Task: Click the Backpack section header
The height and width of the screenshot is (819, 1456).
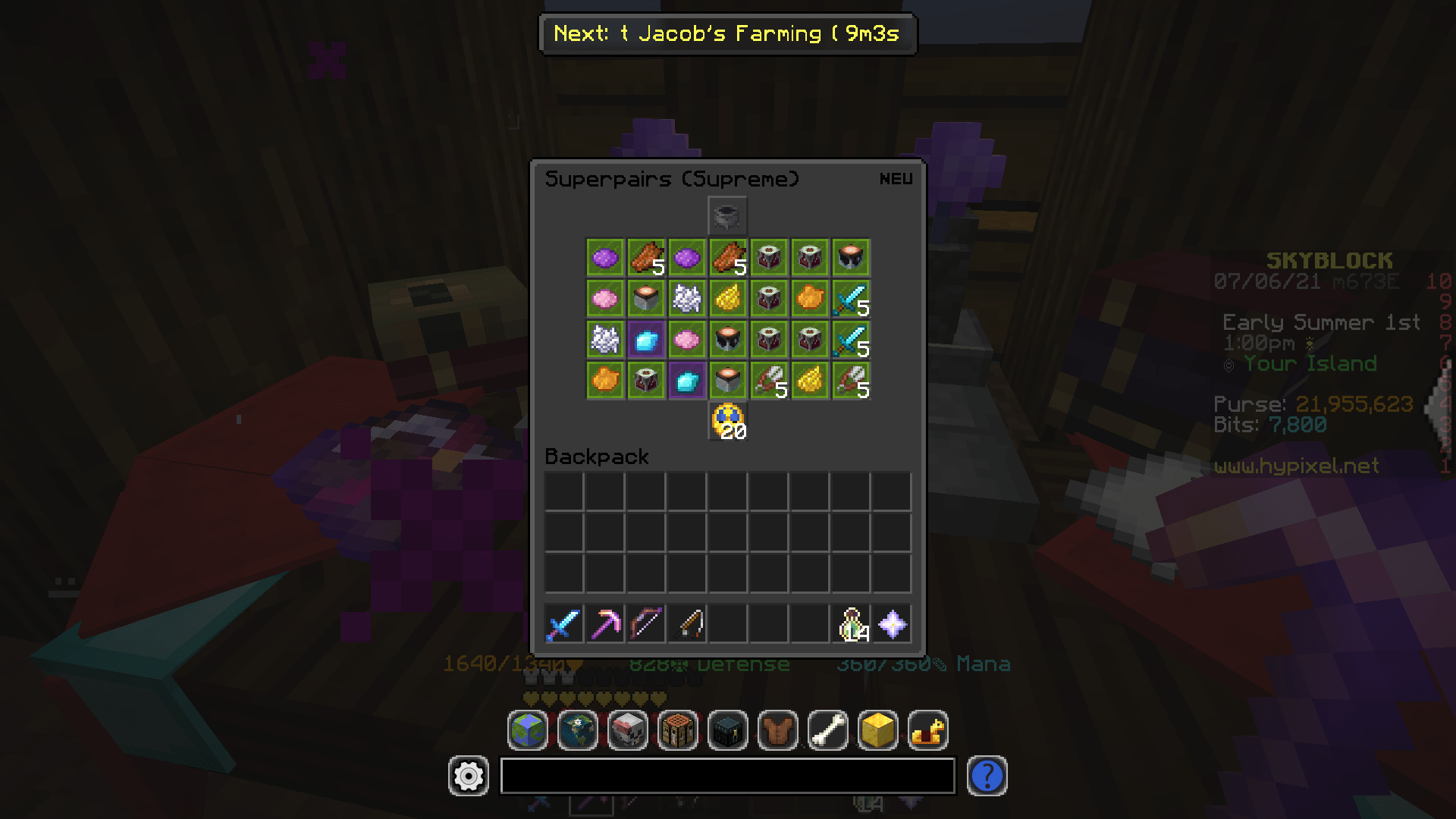Action: tap(596, 457)
